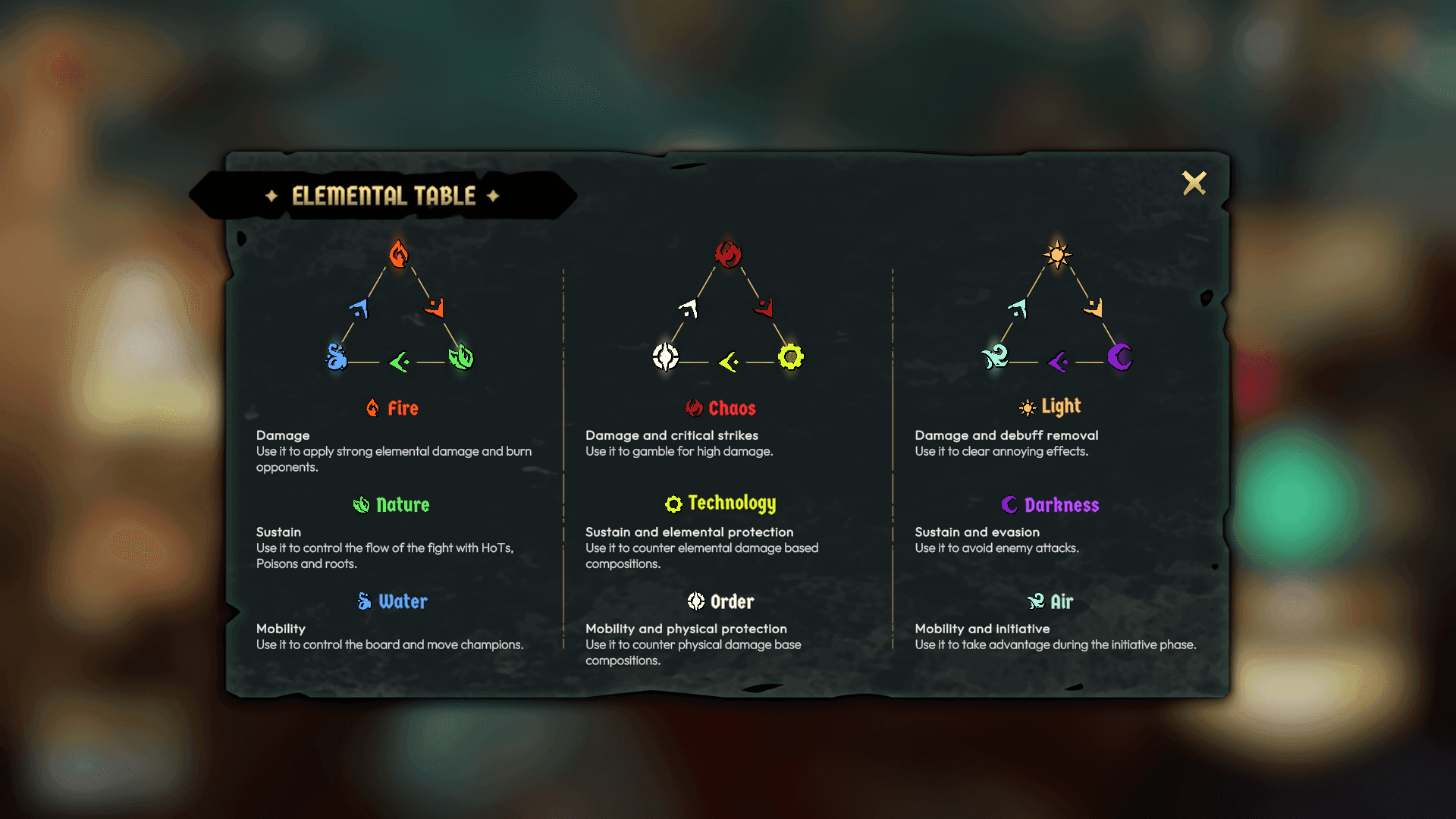
Task: Close the Elemental Table panel with the X
Action: pyautogui.click(x=1195, y=183)
